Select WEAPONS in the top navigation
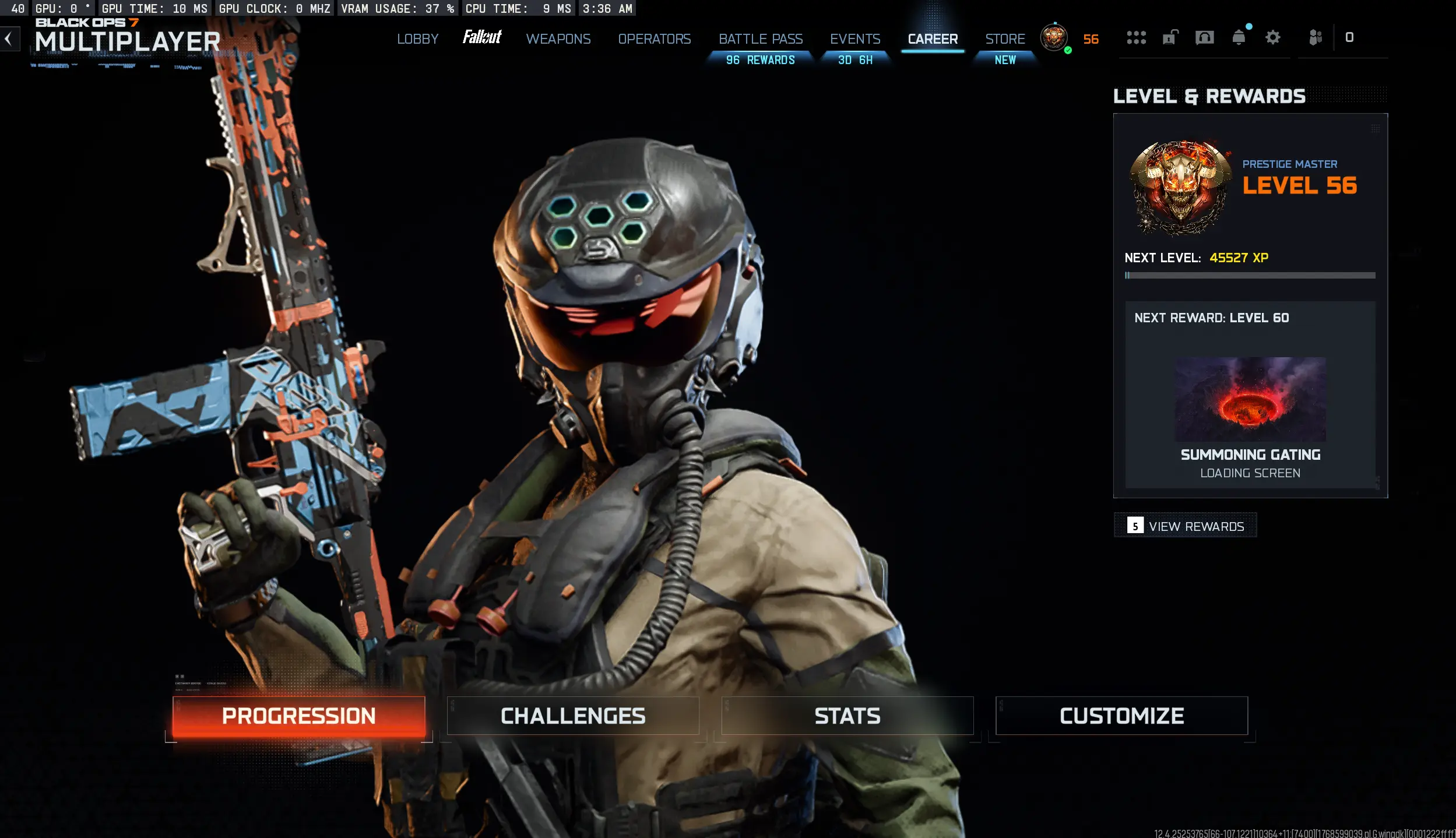 coord(558,38)
